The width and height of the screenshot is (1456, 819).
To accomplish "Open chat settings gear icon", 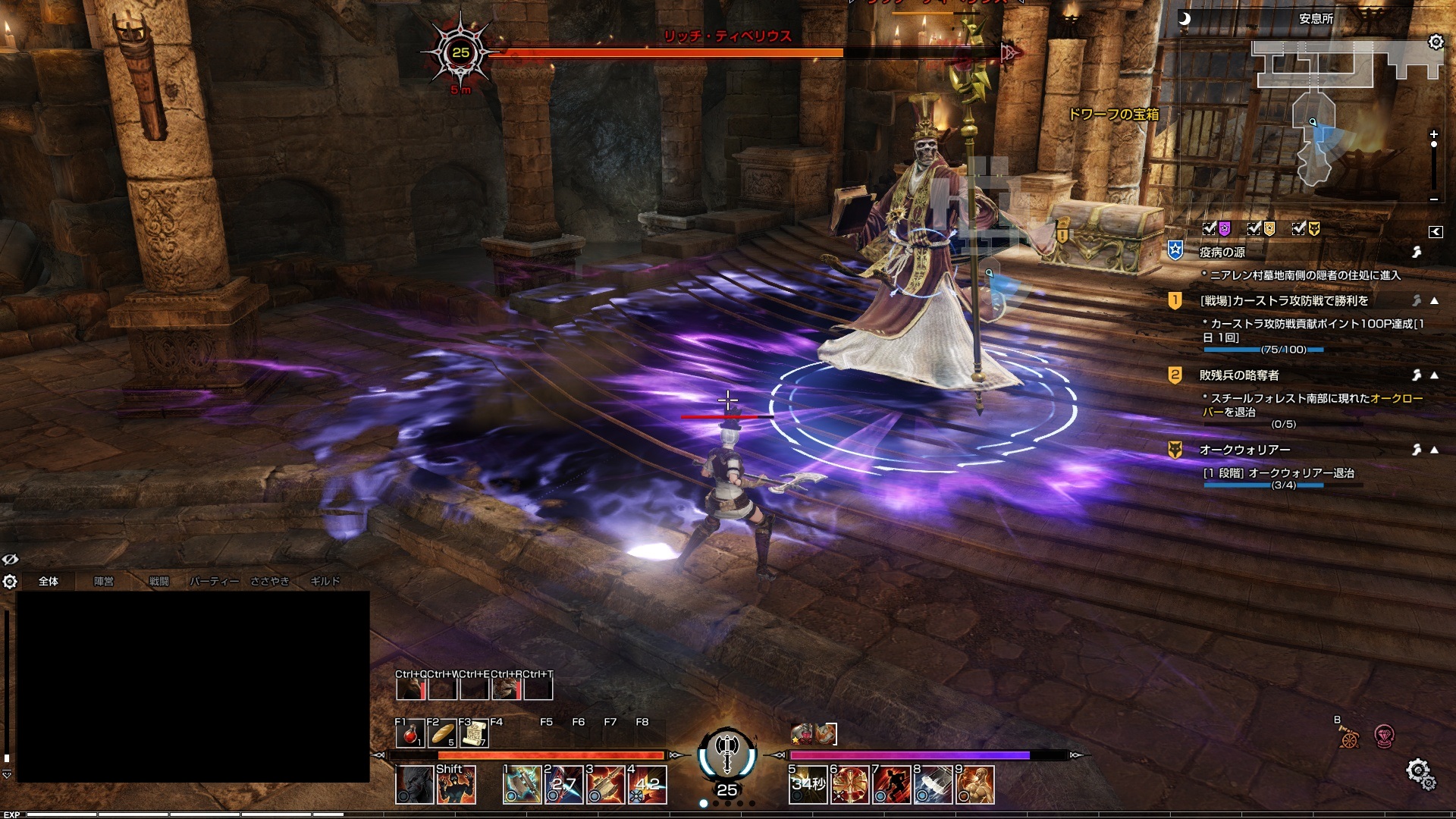I will (x=10, y=582).
